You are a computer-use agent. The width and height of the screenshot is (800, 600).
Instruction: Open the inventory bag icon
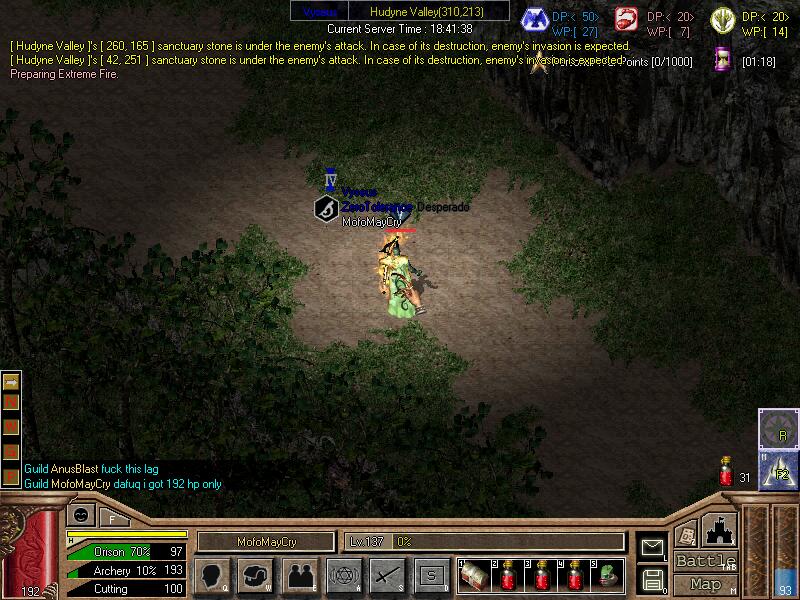coord(255,575)
